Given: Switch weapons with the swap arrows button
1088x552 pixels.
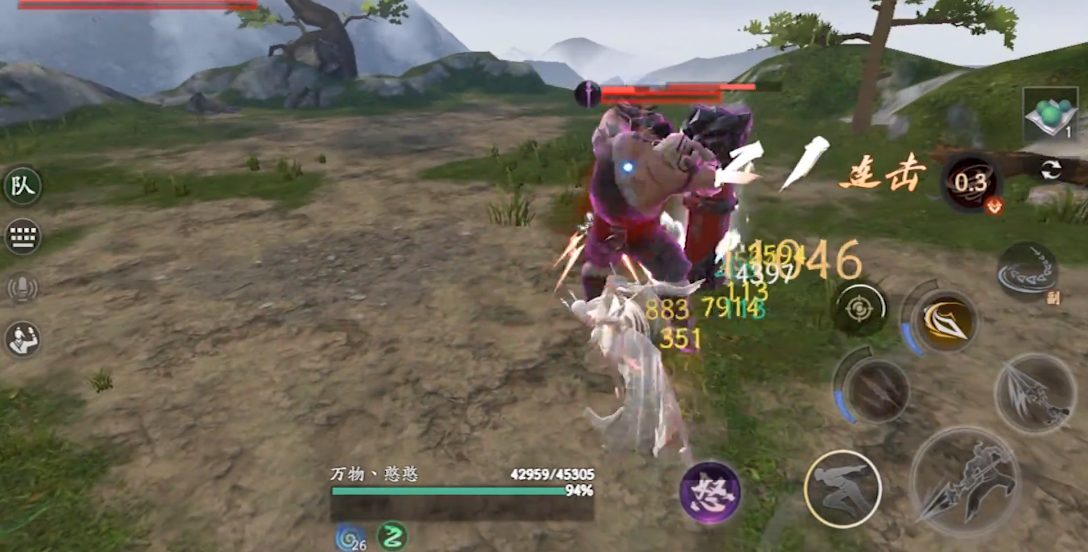Looking at the screenshot, I should (x=1051, y=170).
